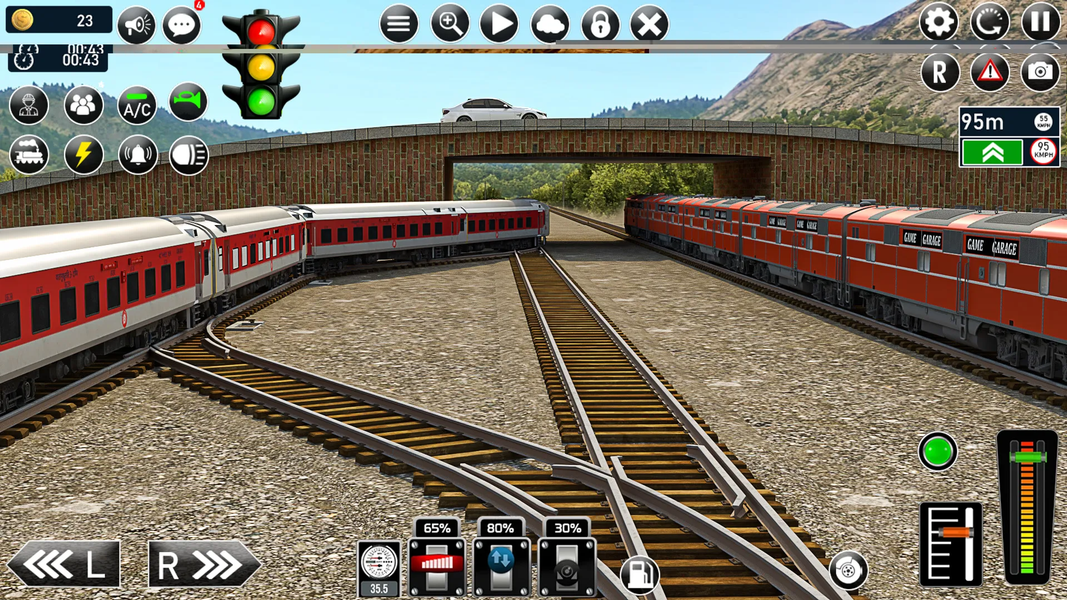Image resolution: width=1067 pixels, height=600 pixels.
Task: Turn the camera left with L arrows
Action: pos(64,565)
